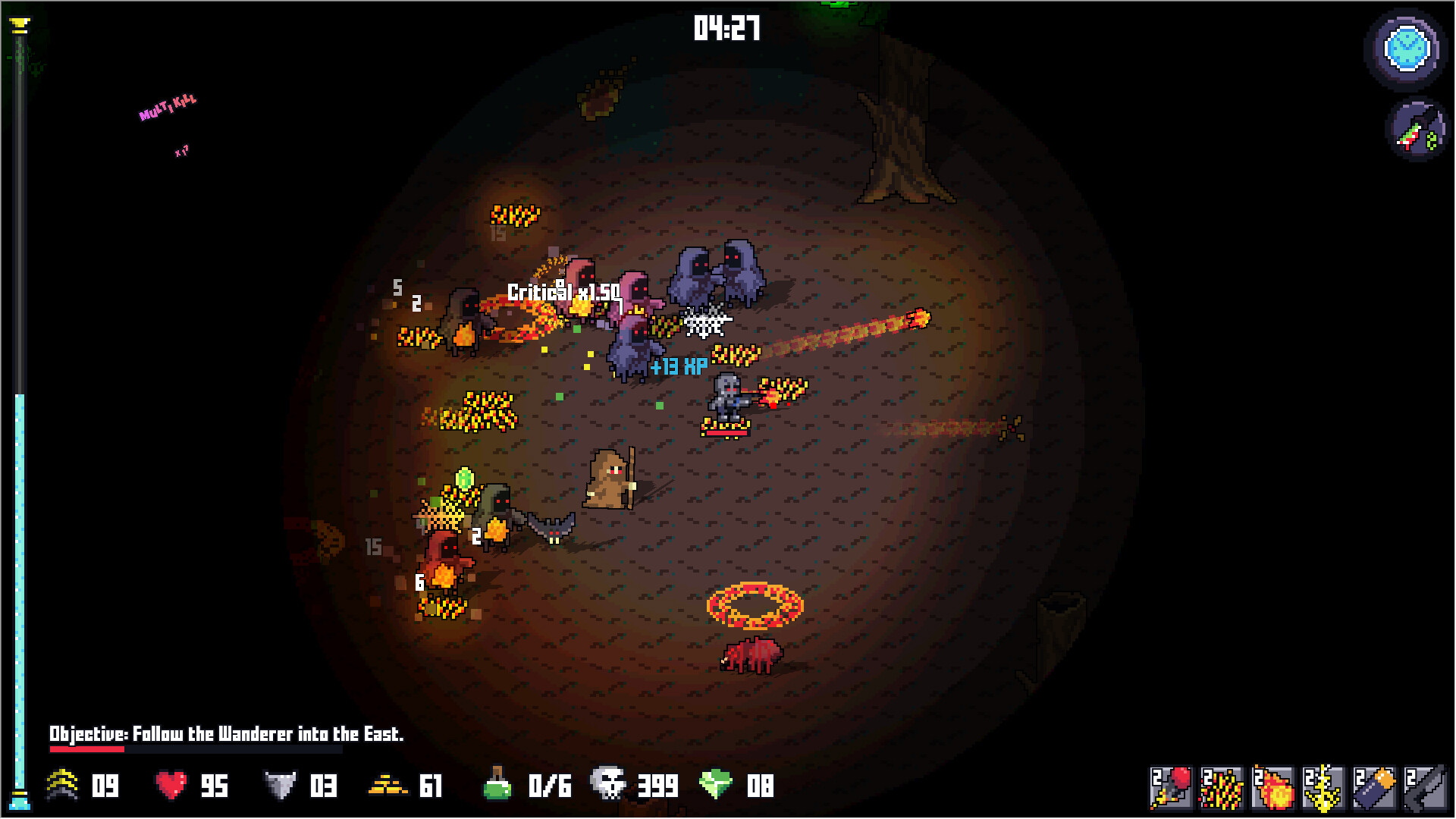Viewport: 1456px width, 819px height.
Task: Click the Objective text about the Wanderer
Action: (226, 733)
